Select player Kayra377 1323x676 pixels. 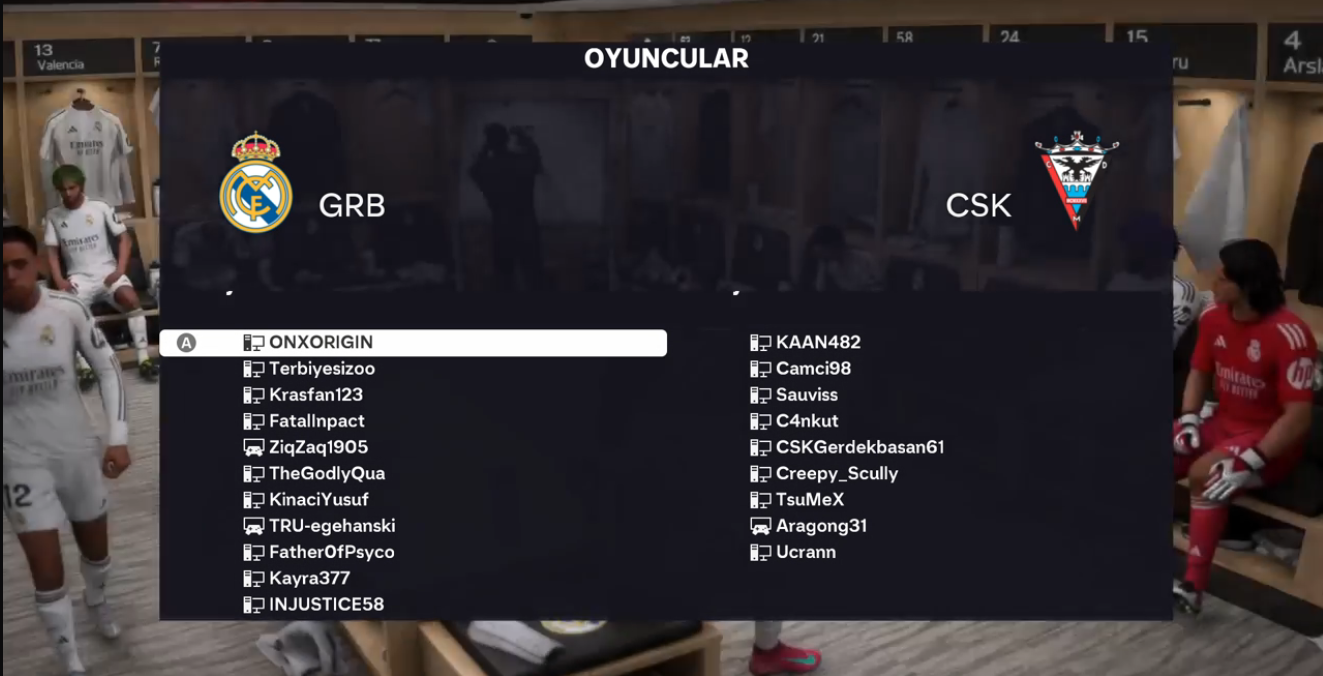tap(309, 578)
